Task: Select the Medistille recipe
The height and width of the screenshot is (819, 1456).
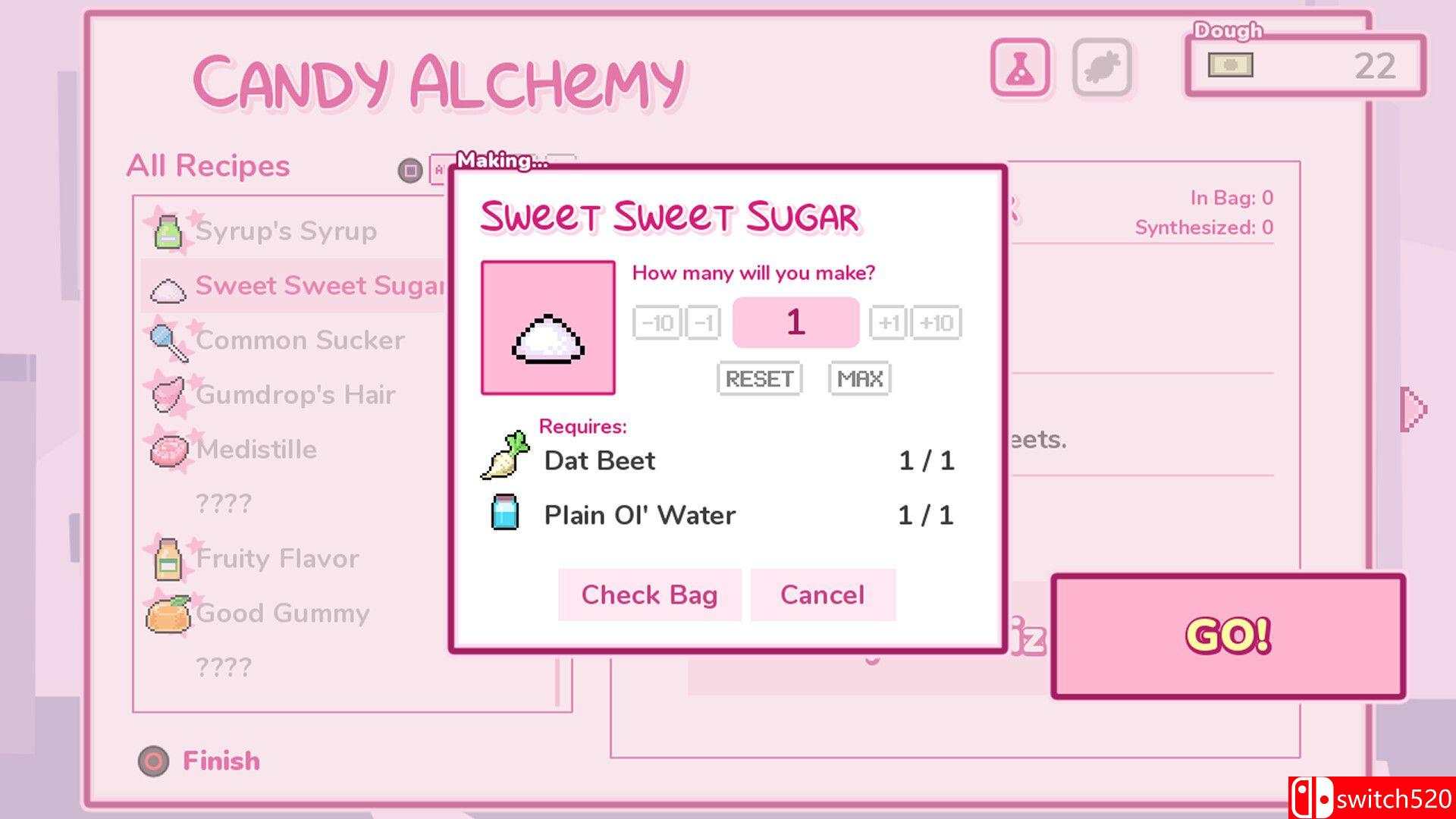Action: click(x=254, y=448)
